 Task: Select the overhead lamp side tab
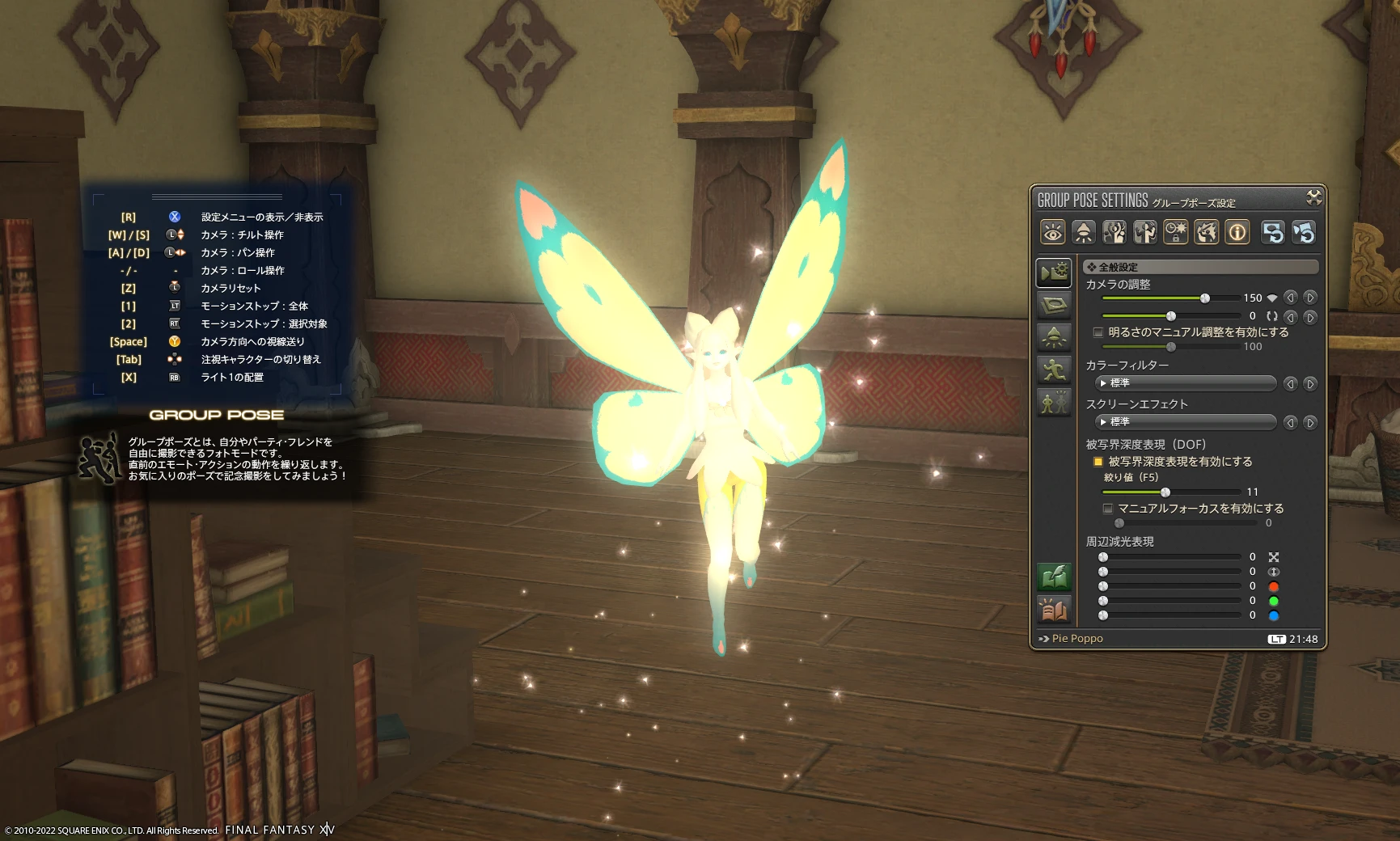[x=1053, y=337]
